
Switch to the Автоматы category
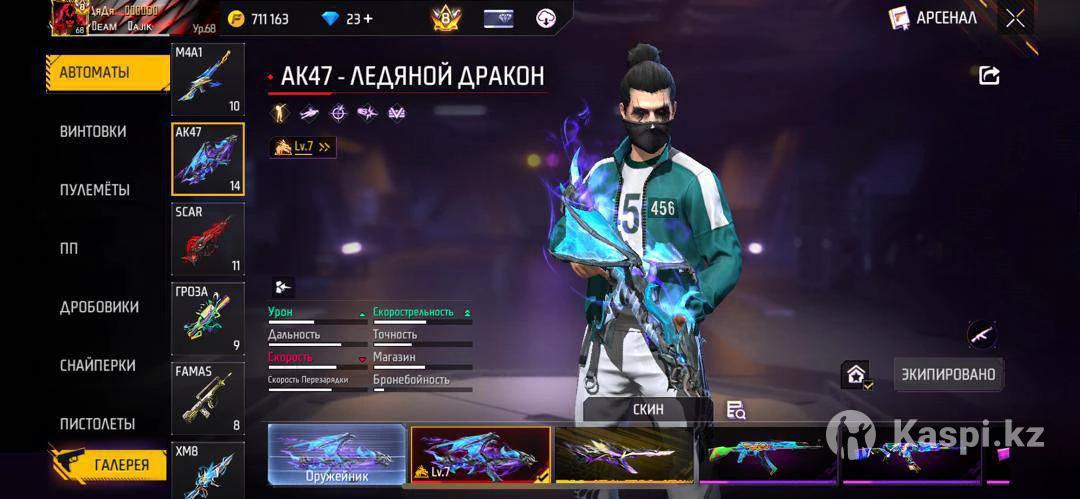(95, 73)
